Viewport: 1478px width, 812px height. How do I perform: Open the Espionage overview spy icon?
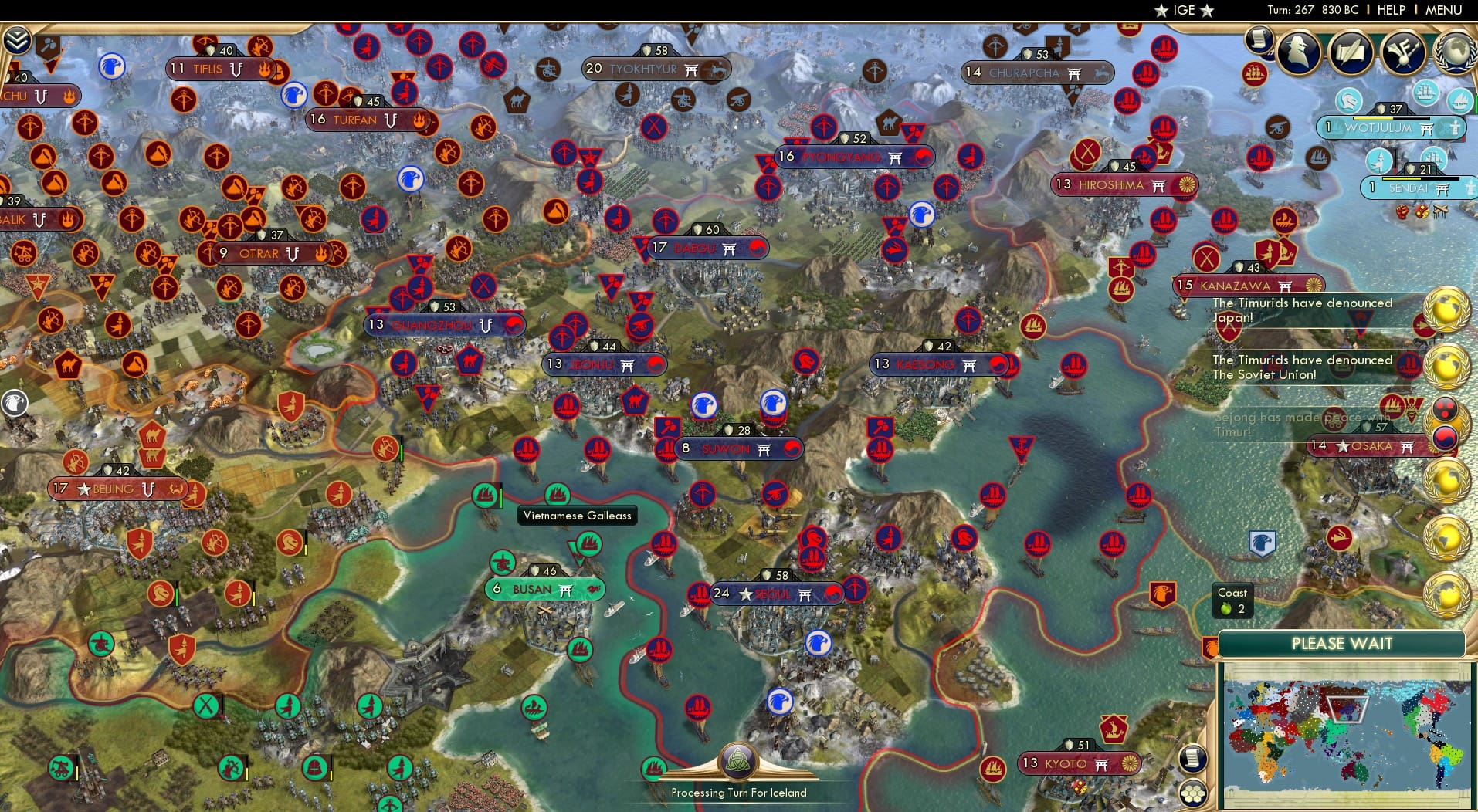pyautogui.click(x=1298, y=52)
